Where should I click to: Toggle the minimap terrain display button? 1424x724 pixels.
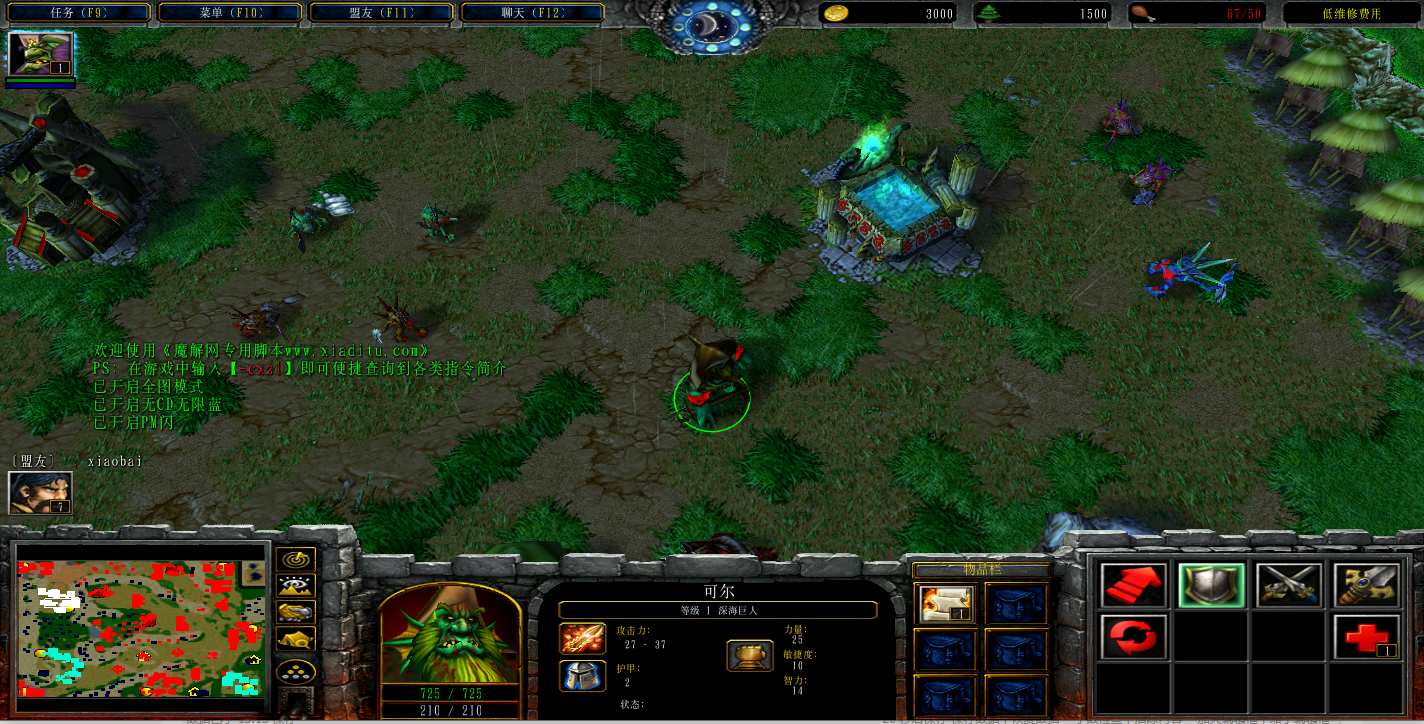297,586
